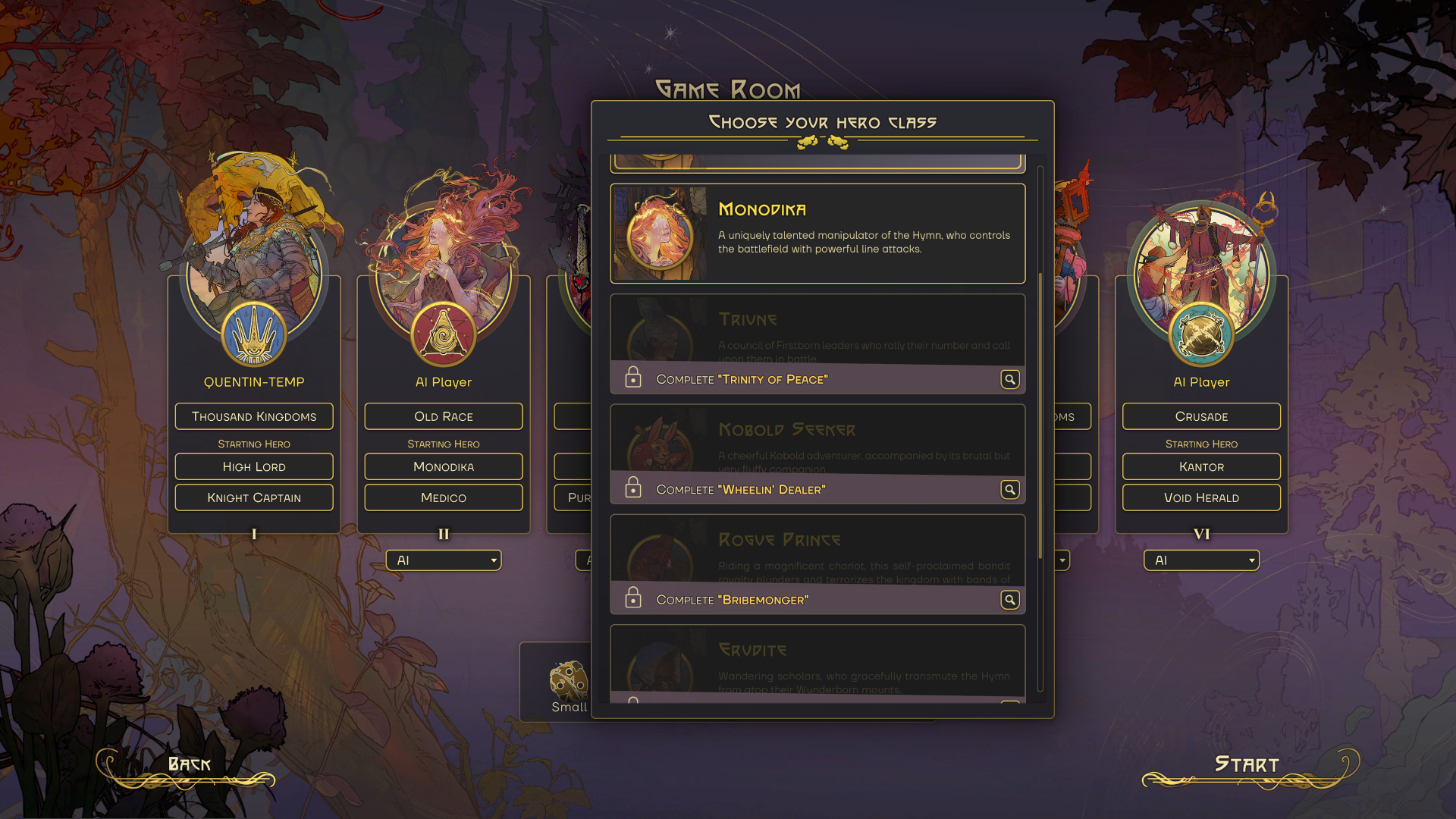Select the locked Rogue Prince class
The height and width of the screenshot is (819, 1456).
pos(817,549)
